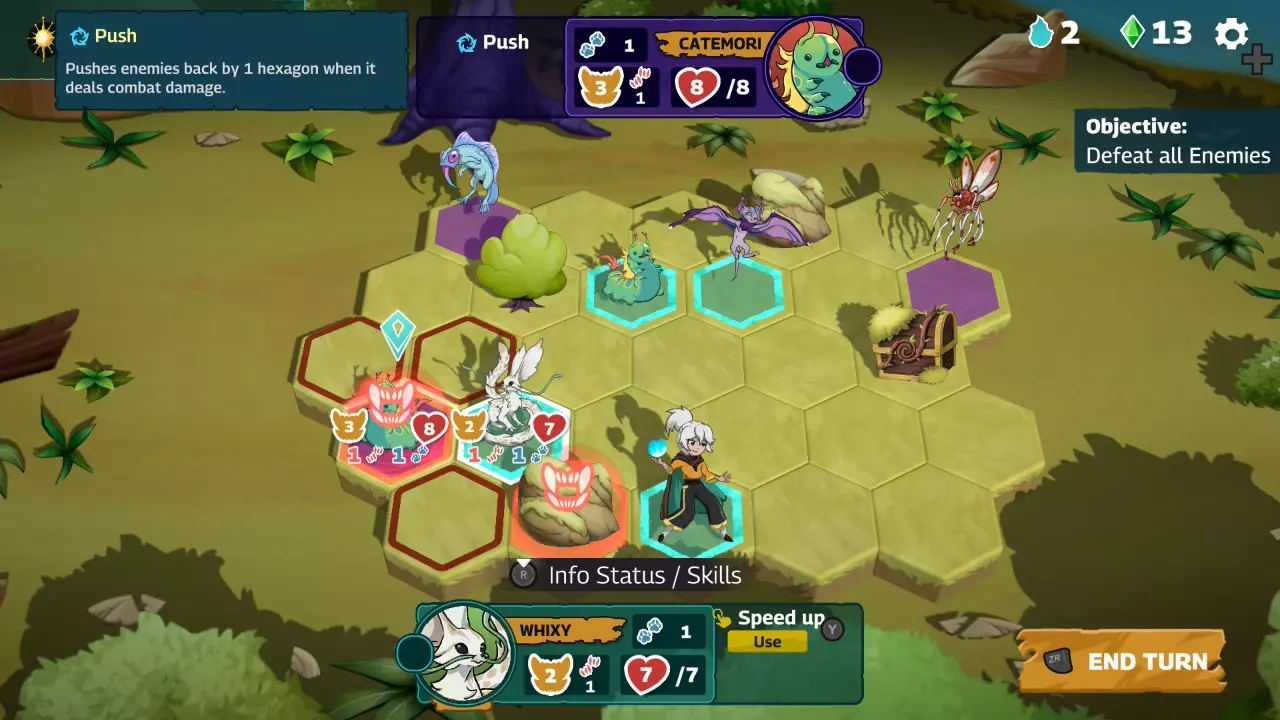
Task: Click the Push skill label beside Catemori
Action: [x=493, y=43]
